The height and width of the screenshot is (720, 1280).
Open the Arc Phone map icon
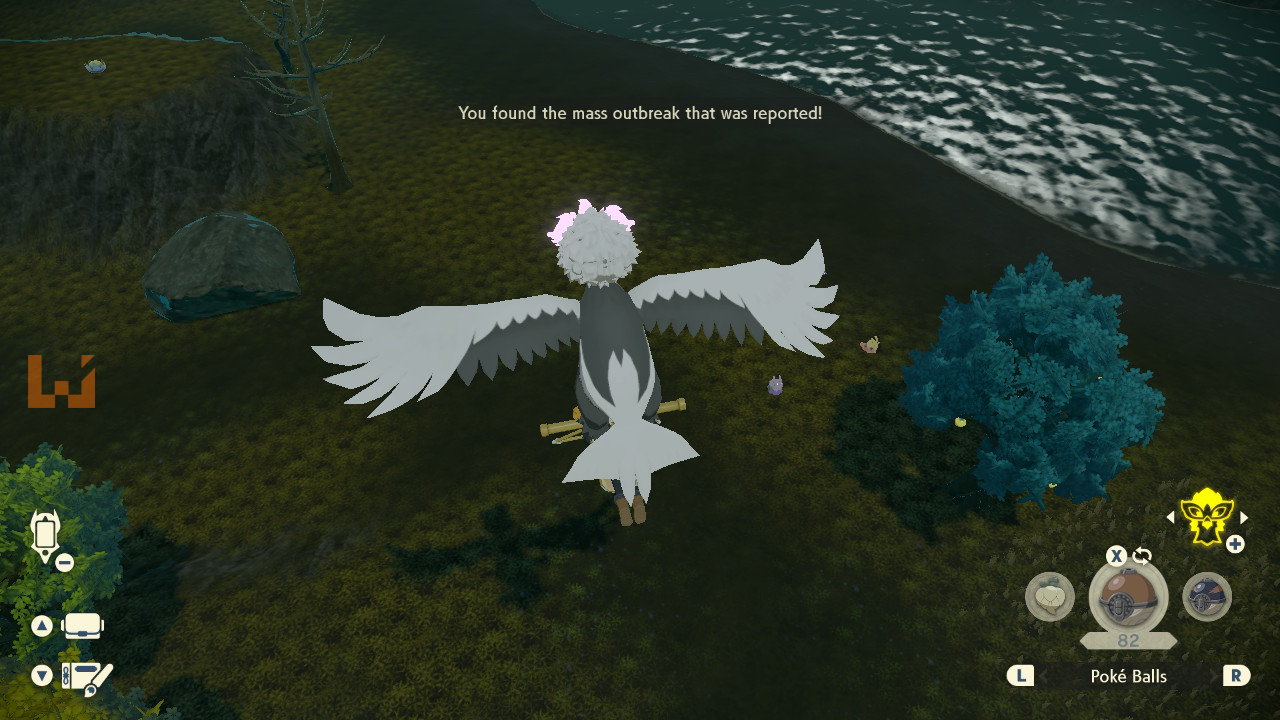point(45,534)
